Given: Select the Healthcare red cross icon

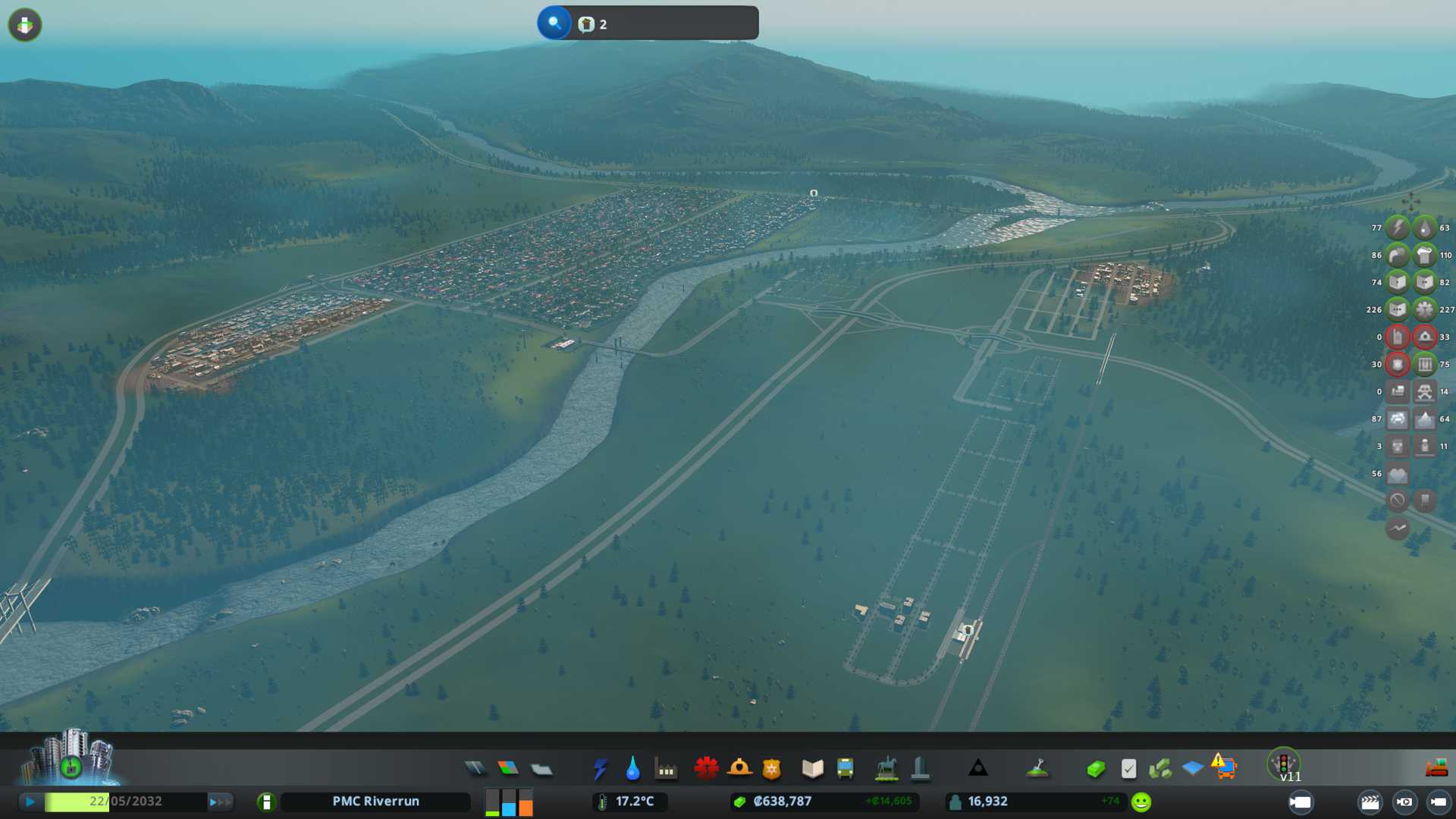Looking at the screenshot, I should coord(706,769).
